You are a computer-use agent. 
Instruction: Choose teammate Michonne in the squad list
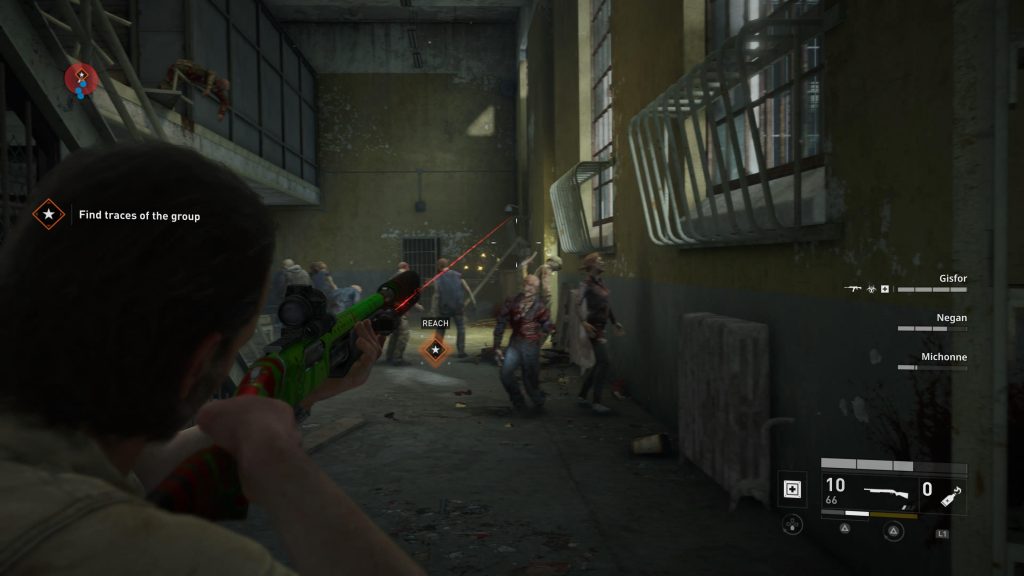943,356
